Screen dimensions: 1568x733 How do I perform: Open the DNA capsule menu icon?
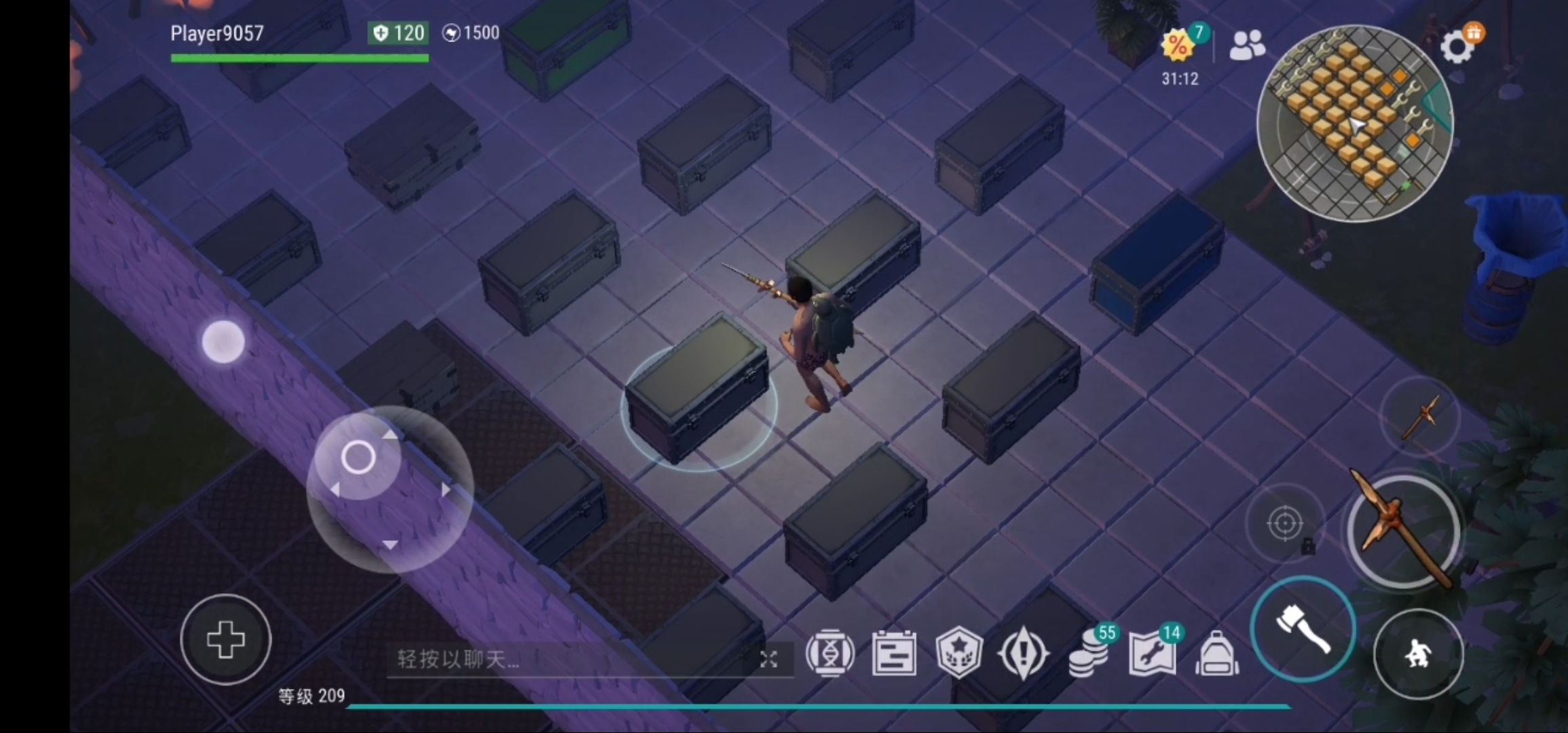(x=829, y=654)
